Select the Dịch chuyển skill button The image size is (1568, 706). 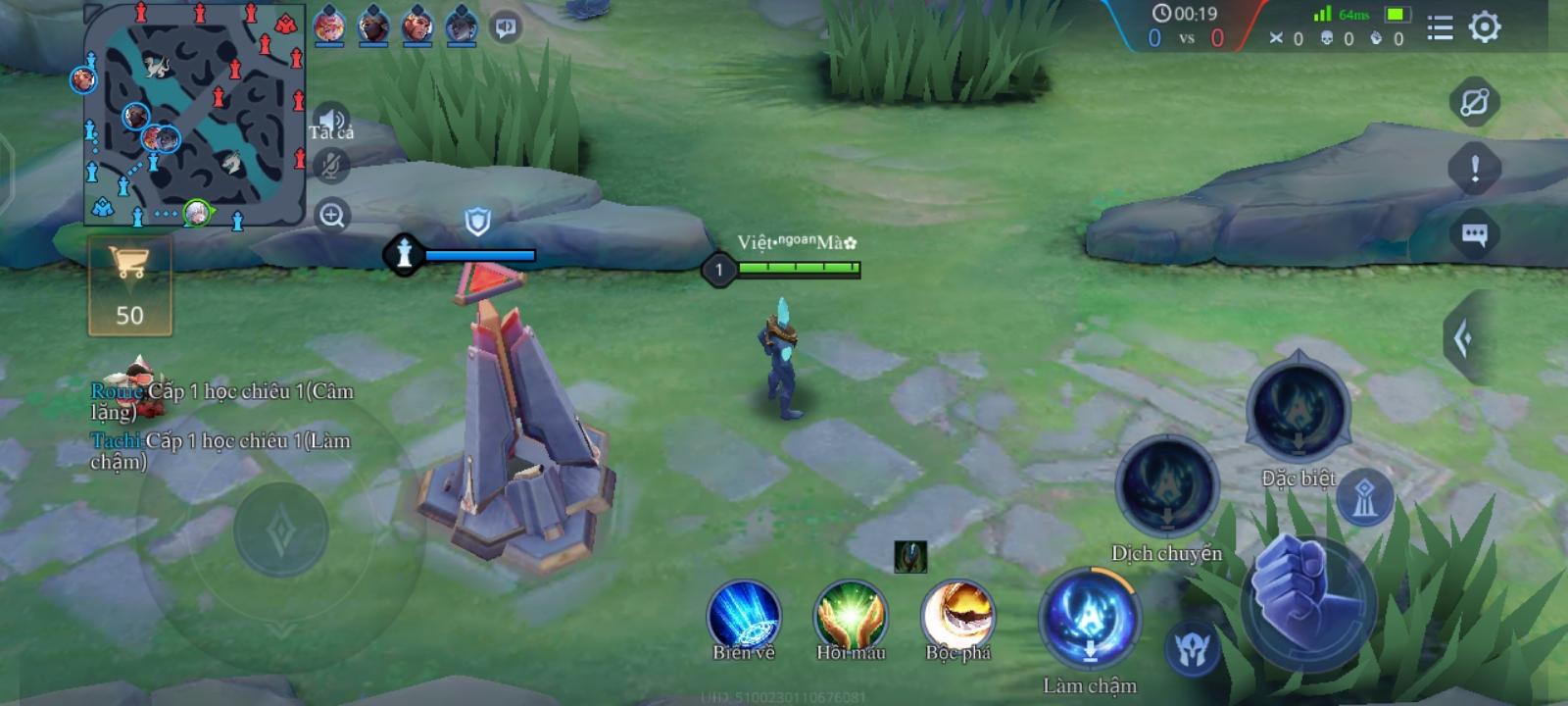1166,487
